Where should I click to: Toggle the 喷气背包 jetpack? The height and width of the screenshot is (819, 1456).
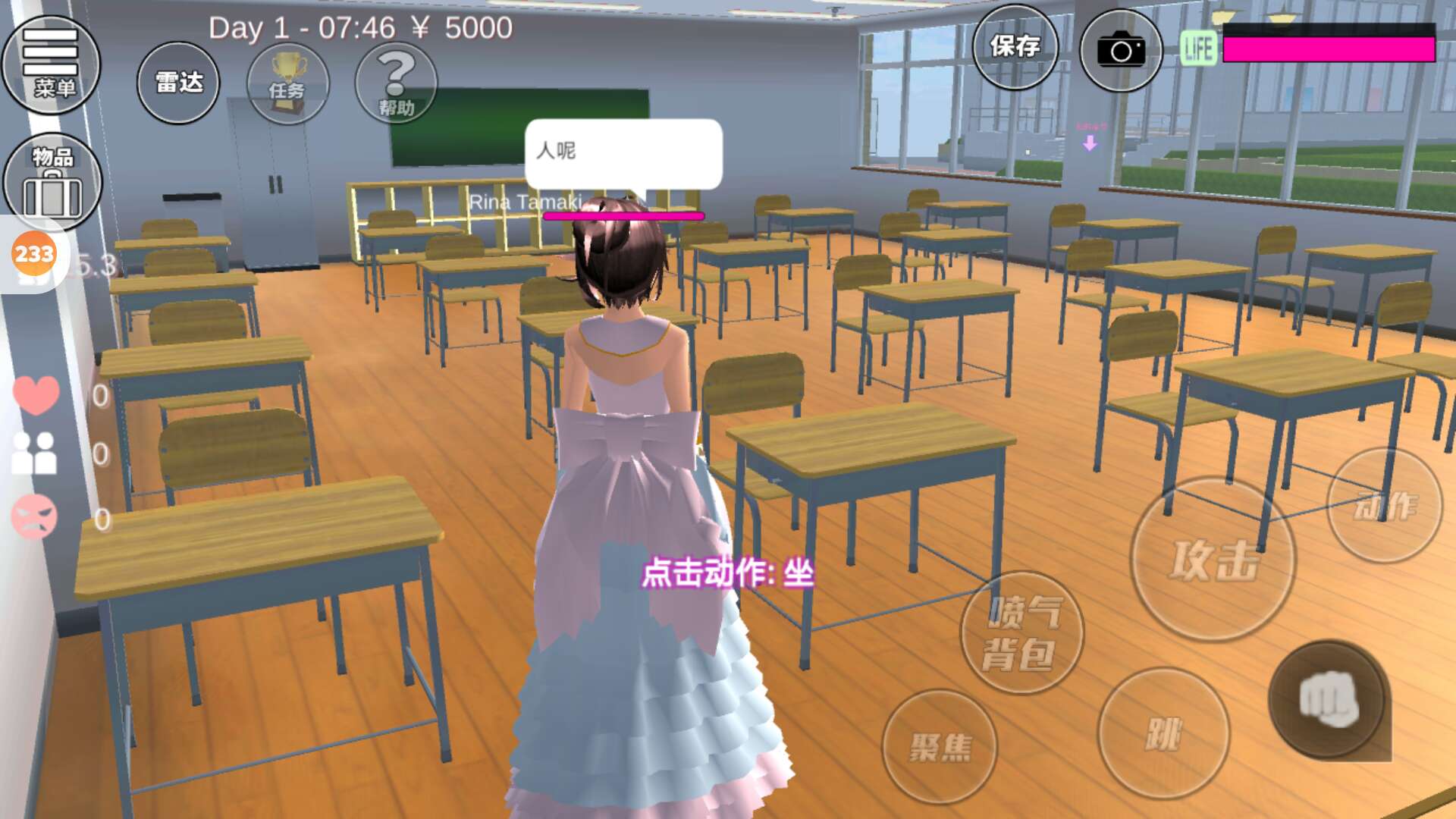[1021, 633]
